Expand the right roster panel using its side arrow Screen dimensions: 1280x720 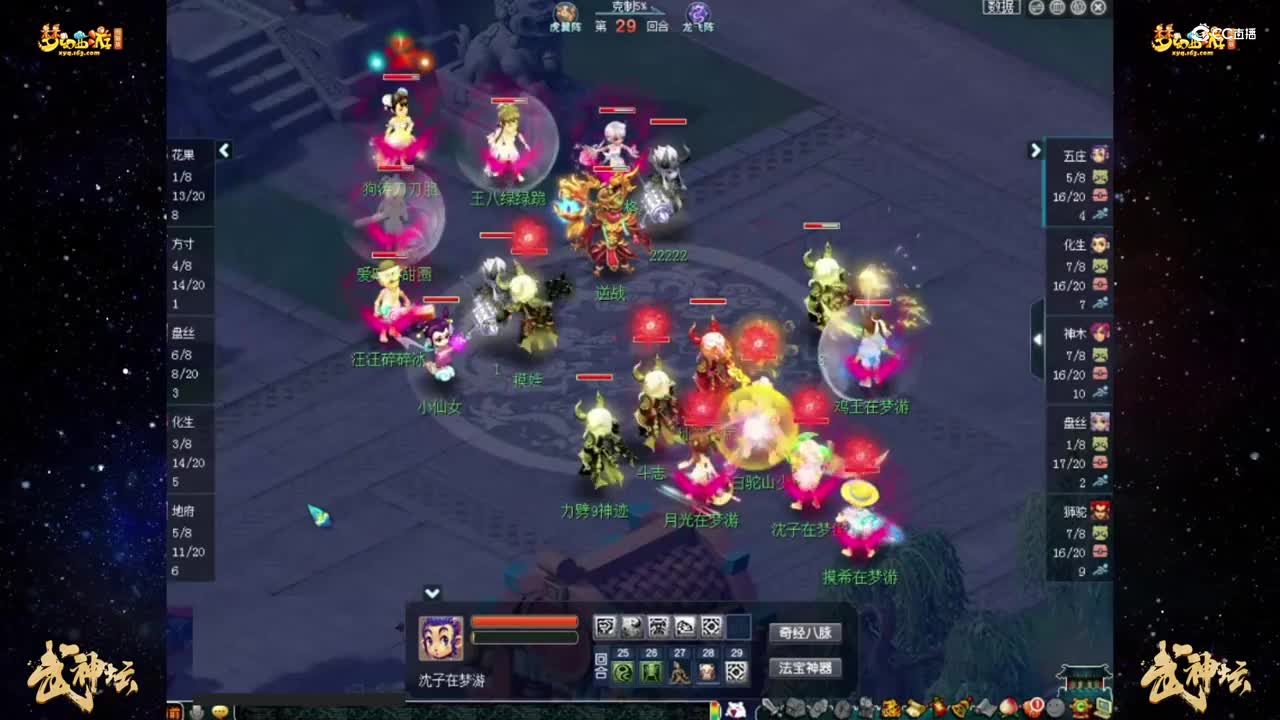click(1037, 150)
